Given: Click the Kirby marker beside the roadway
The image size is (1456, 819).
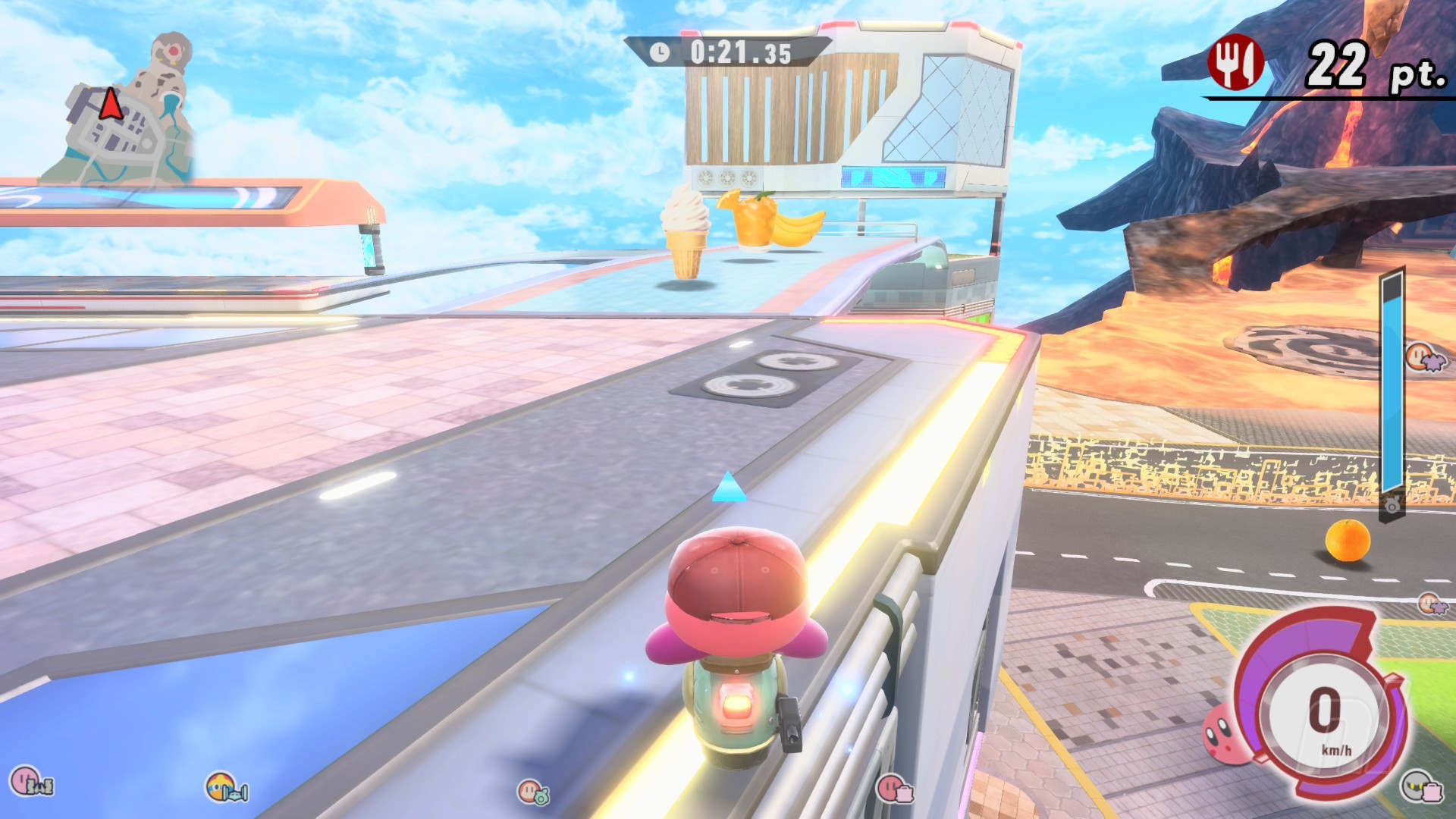Looking at the screenshot, I should (x=1429, y=604).
